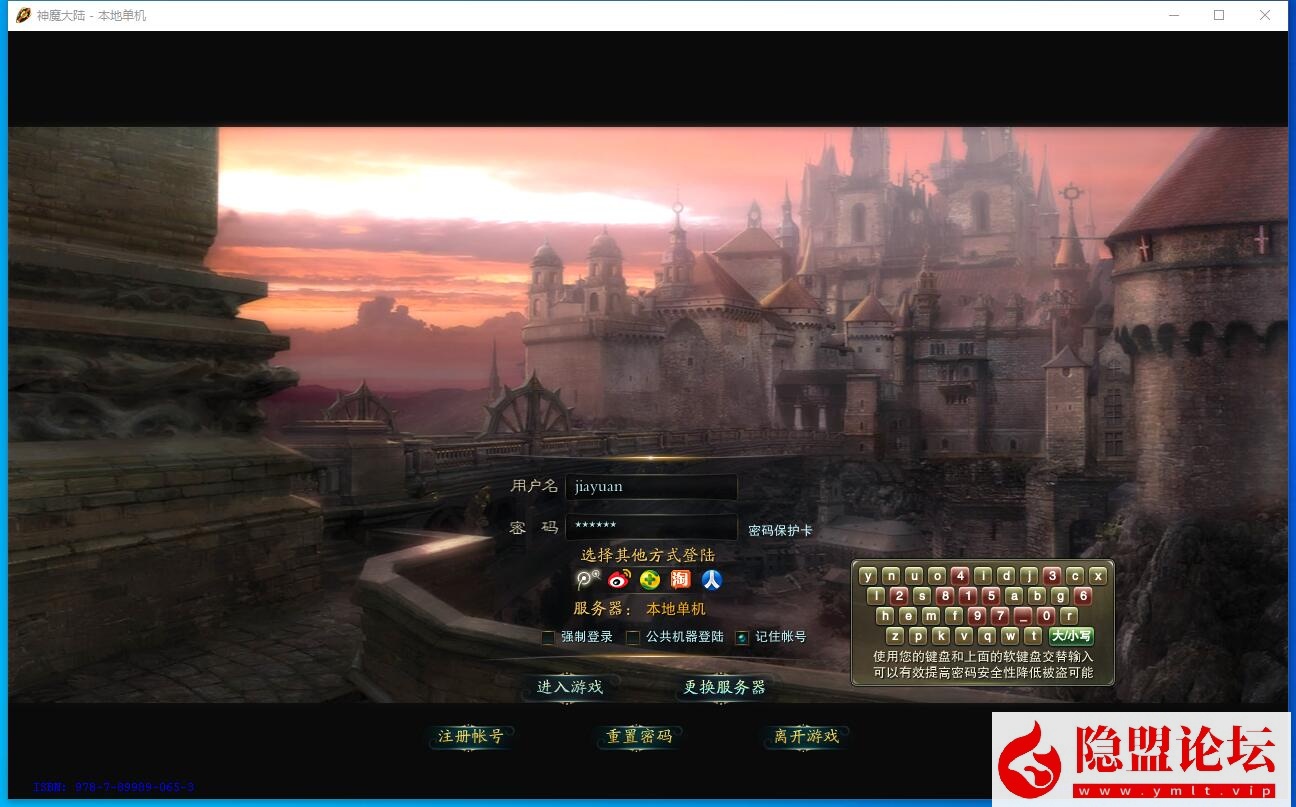Image resolution: width=1296 pixels, height=807 pixels.
Task: Click the 进入游戏 enter game button
Action: [569, 687]
